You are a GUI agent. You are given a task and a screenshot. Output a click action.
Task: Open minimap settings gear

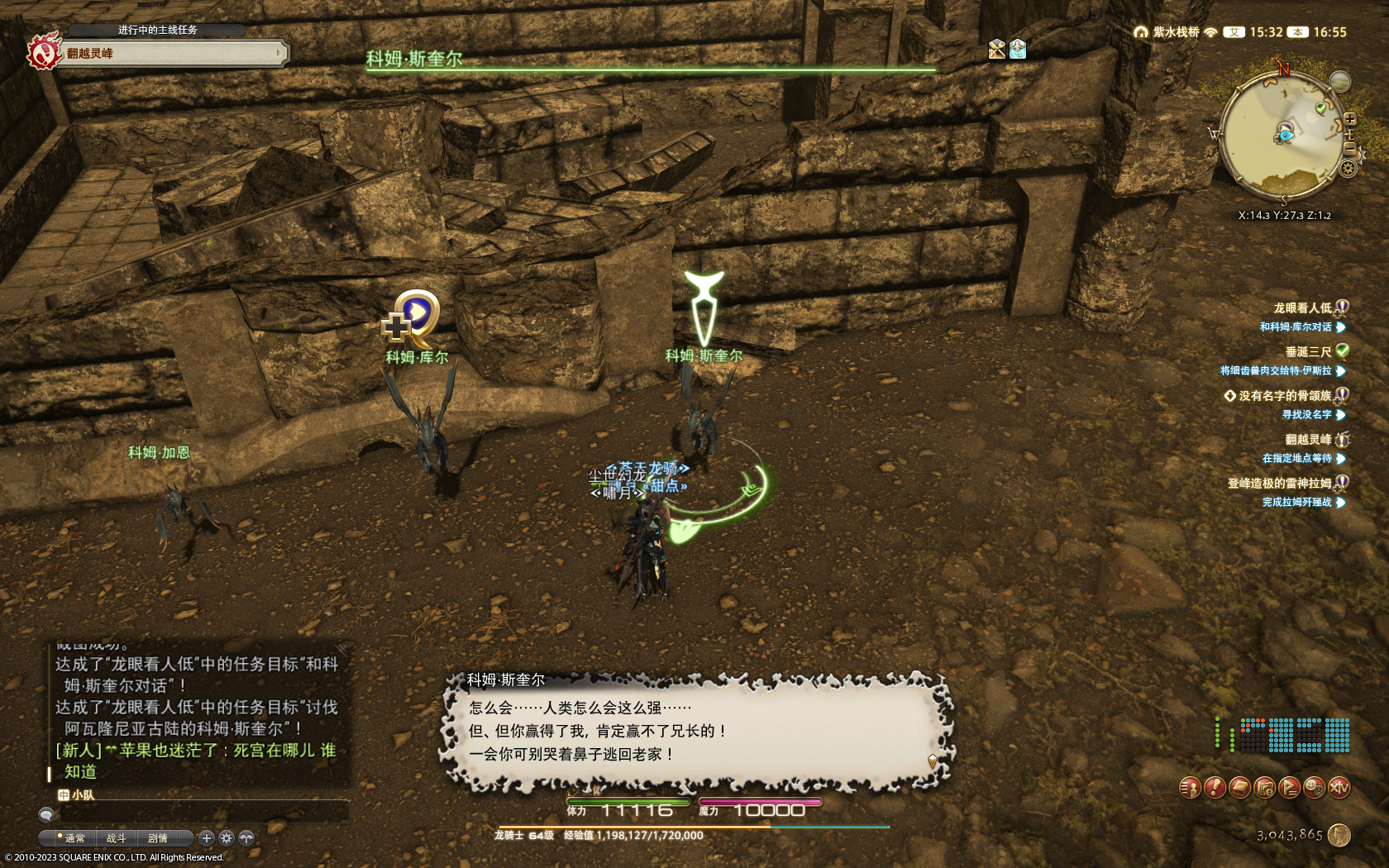(1348, 168)
